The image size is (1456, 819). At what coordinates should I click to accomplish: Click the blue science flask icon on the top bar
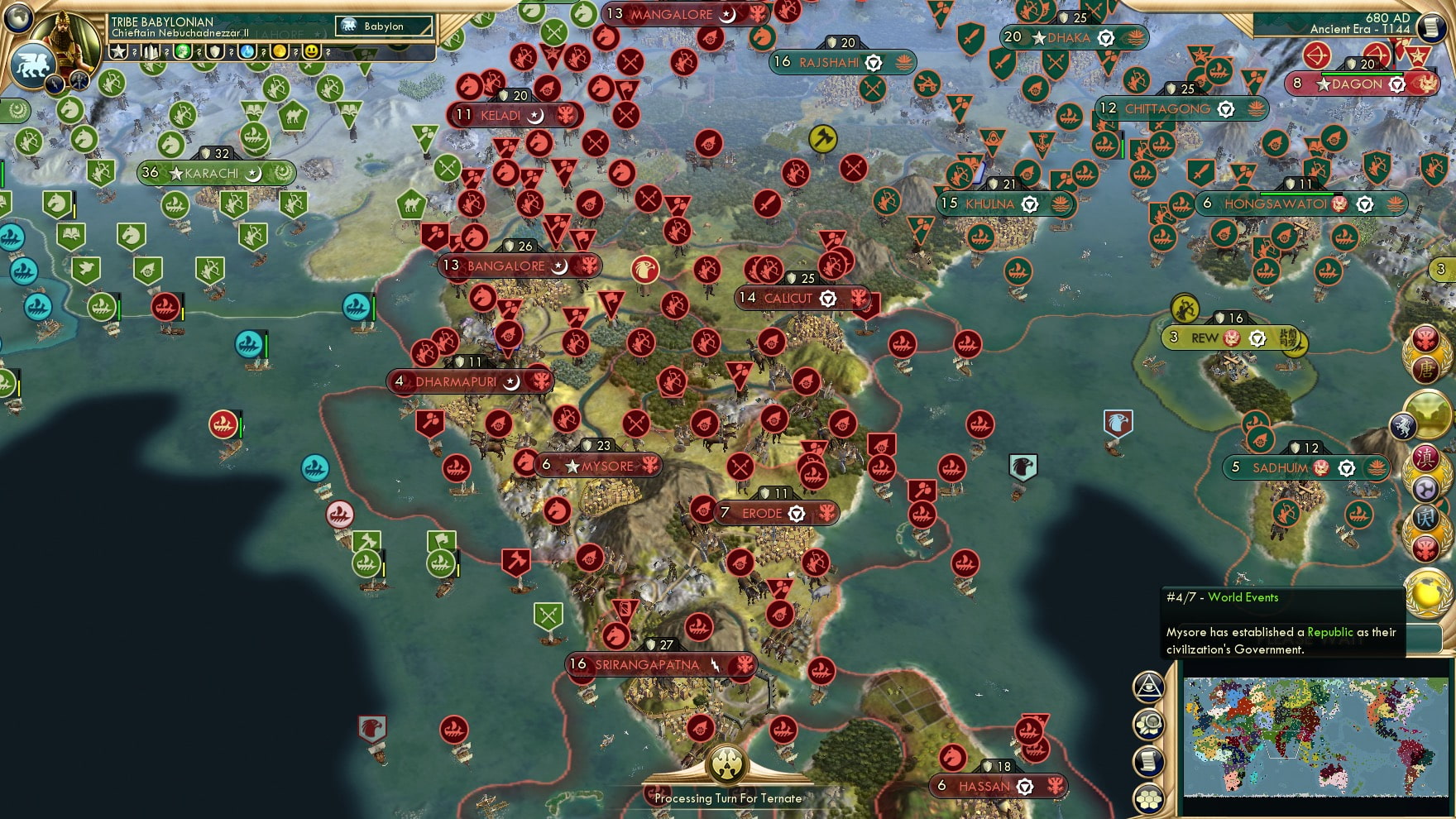pyautogui.click(x=247, y=51)
